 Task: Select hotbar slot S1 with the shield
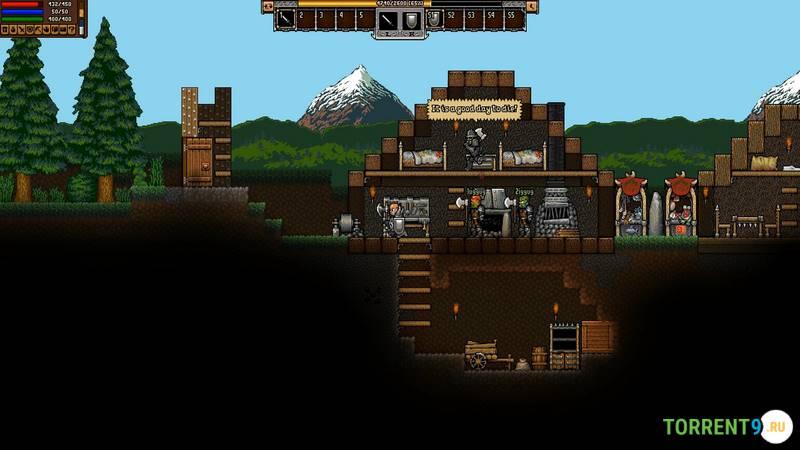pos(435,16)
